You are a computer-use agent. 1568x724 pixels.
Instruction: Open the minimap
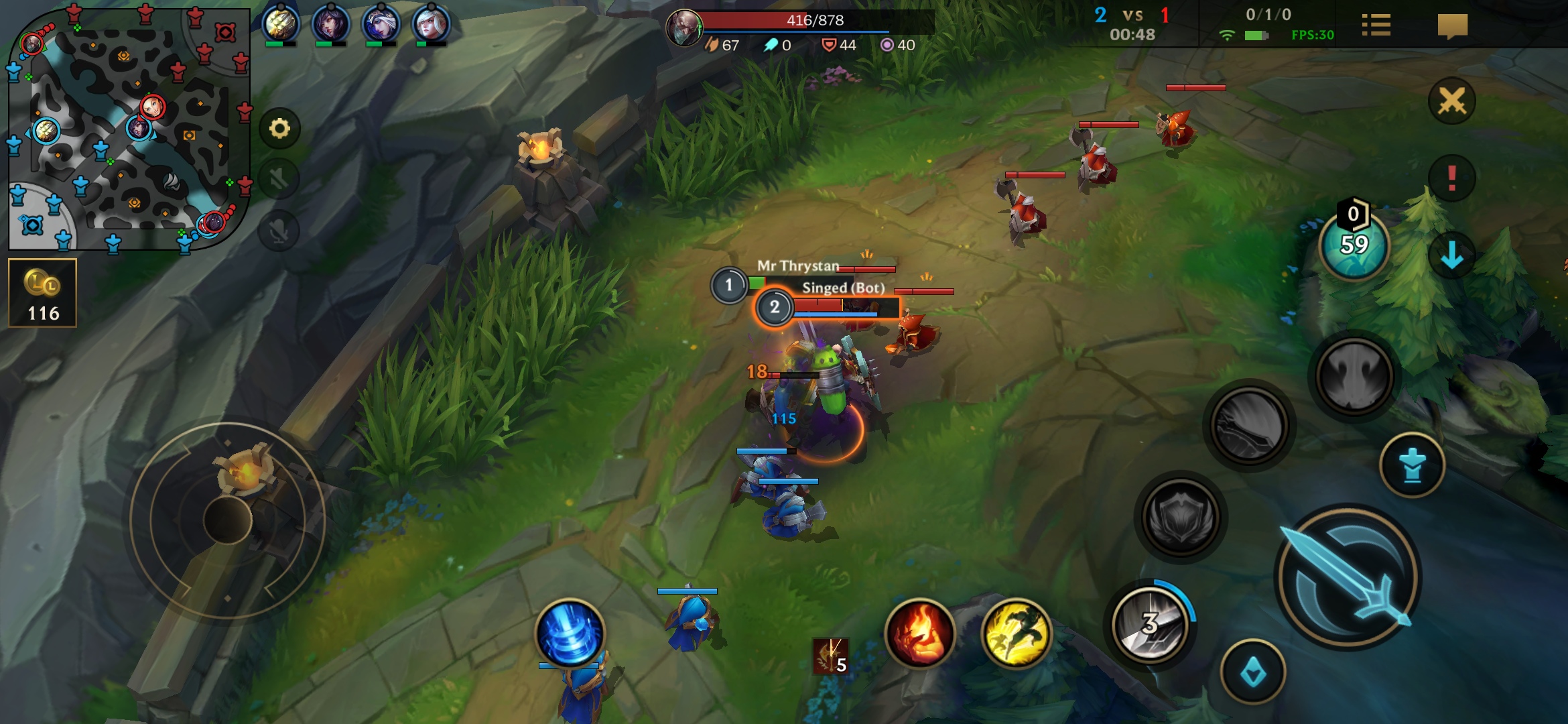tap(127, 129)
